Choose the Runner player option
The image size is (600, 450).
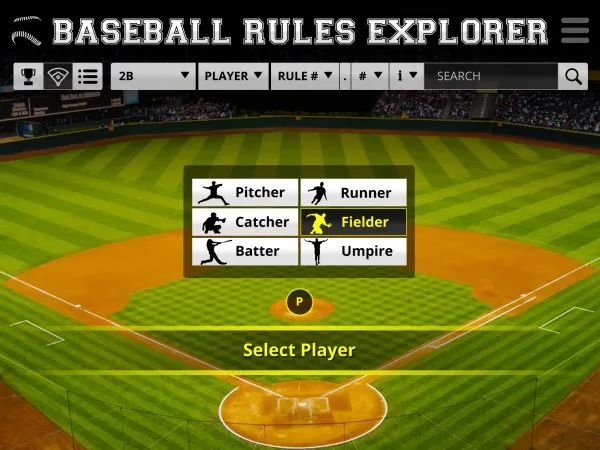coord(354,193)
